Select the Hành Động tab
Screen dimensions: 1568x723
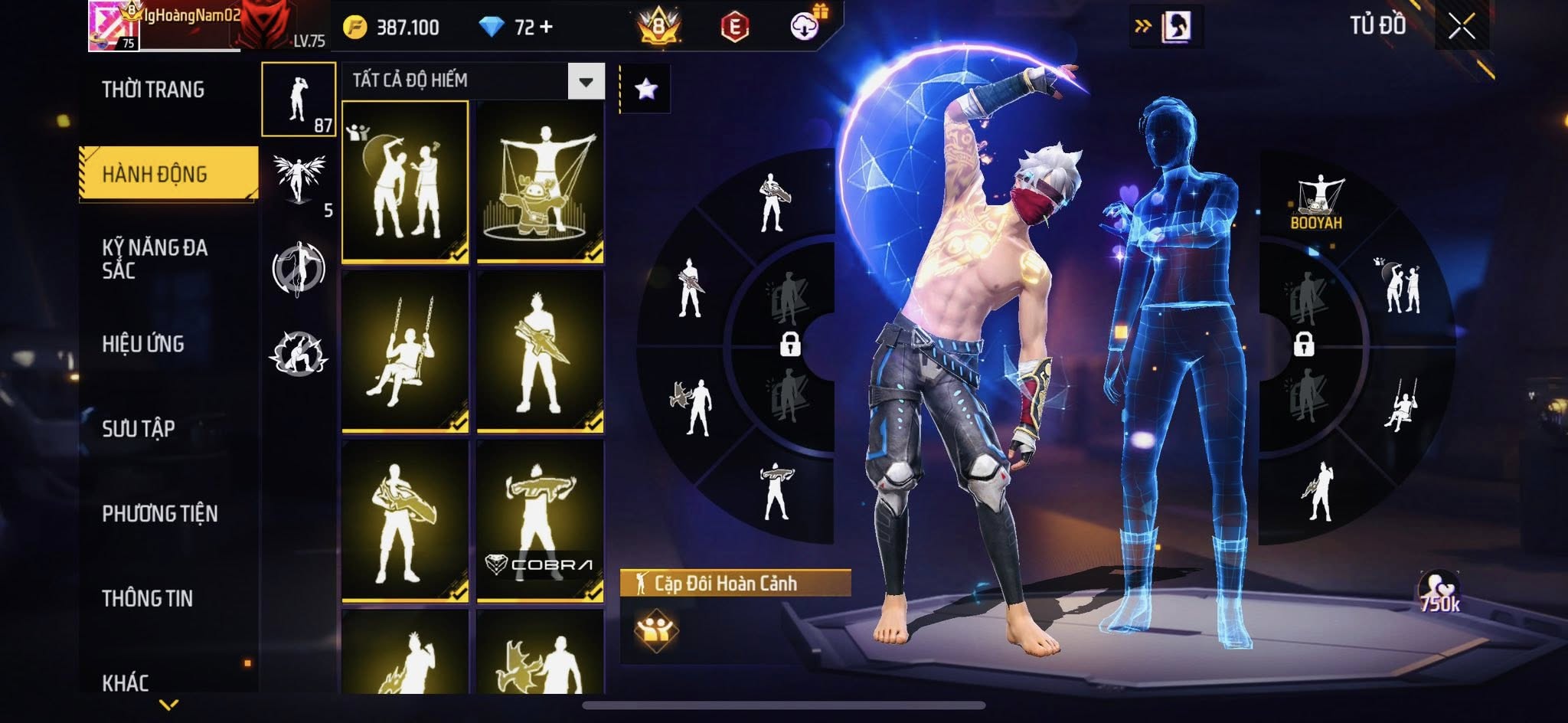pos(155,174)
